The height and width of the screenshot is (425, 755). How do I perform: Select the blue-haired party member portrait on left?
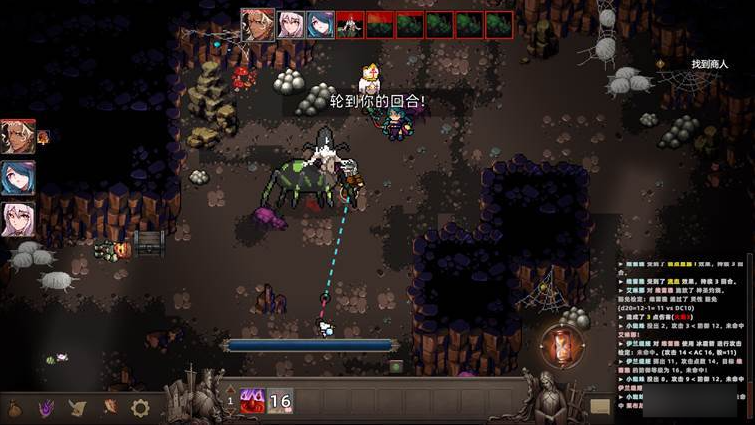18,177
